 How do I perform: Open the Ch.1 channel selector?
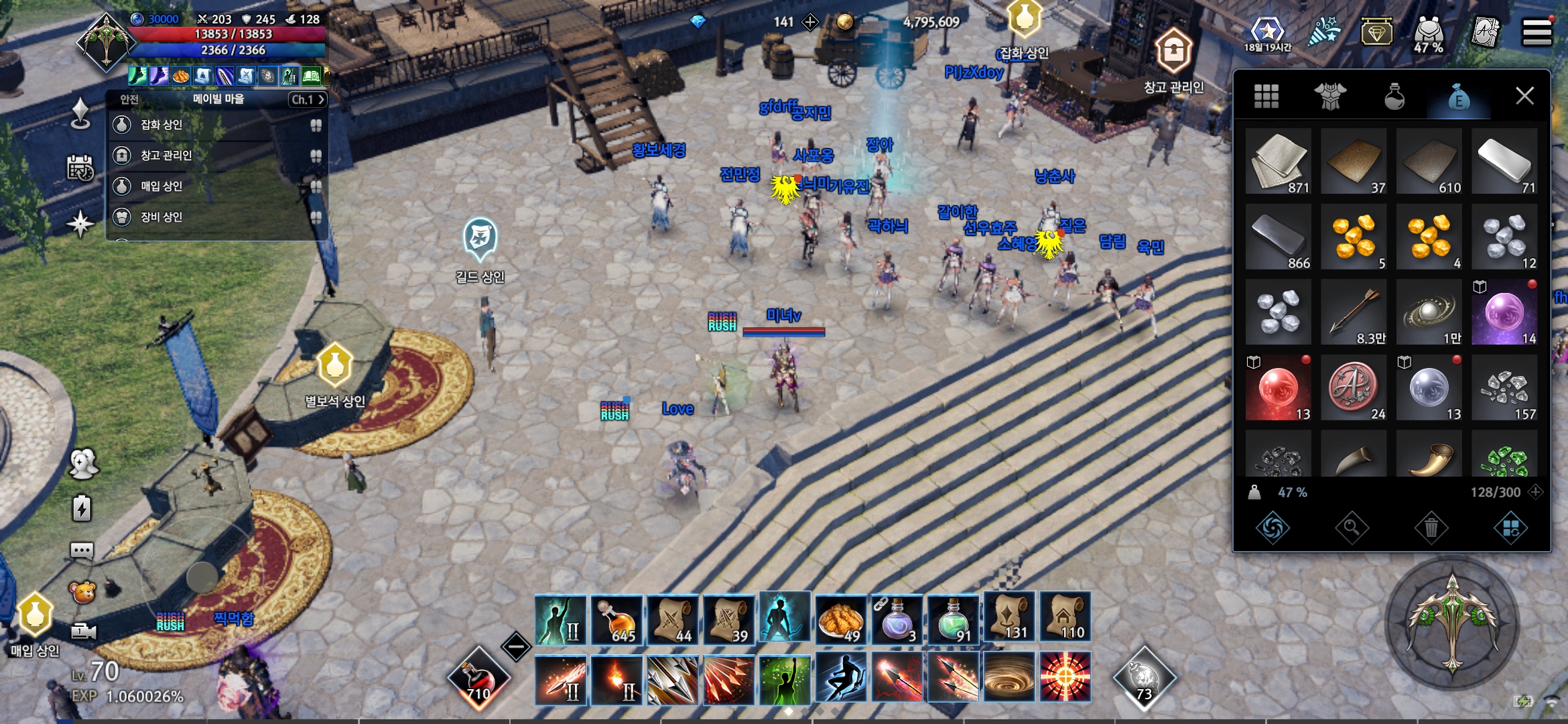click(x=308, y=99)
